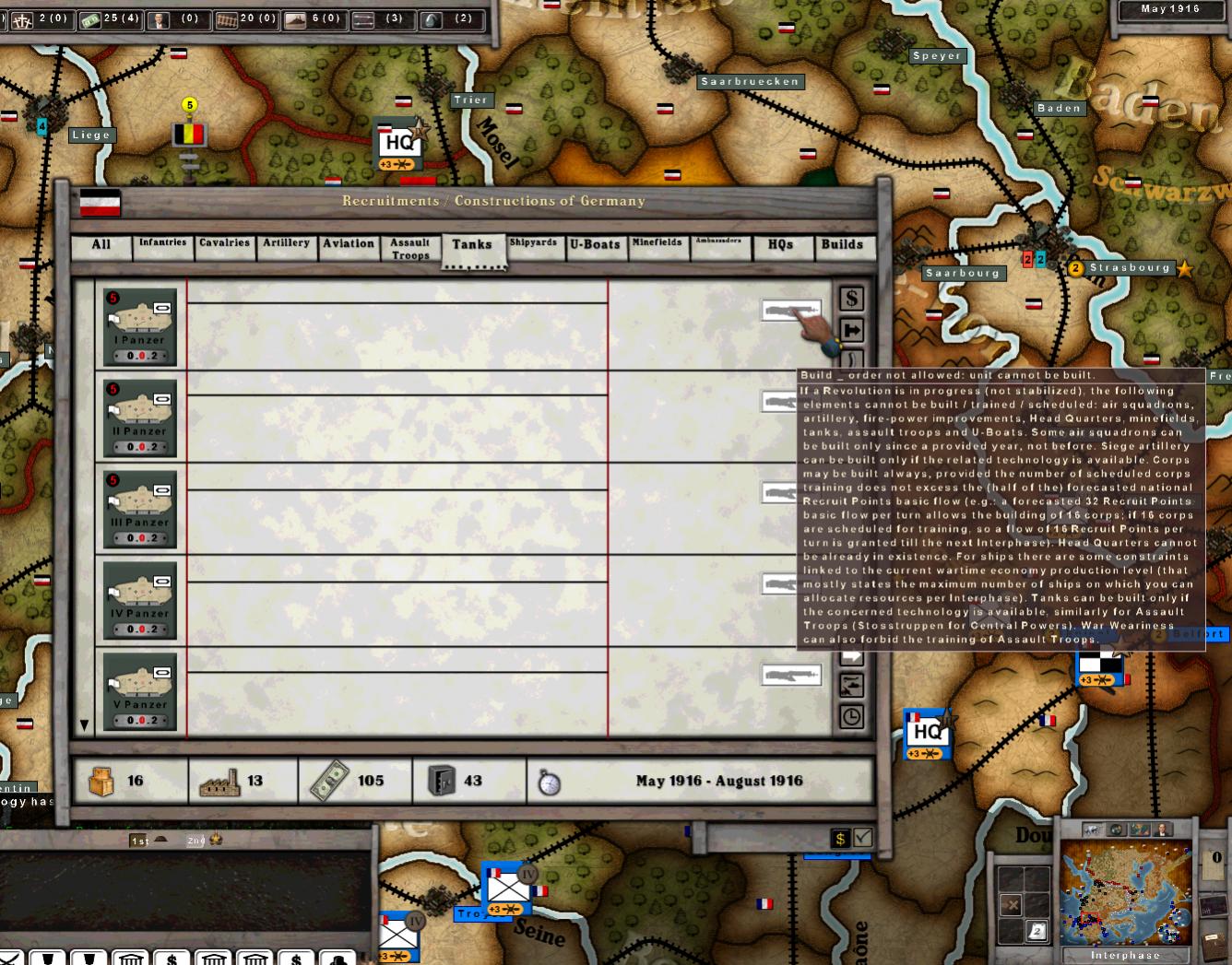Switch to the Infantries tab

162,245
